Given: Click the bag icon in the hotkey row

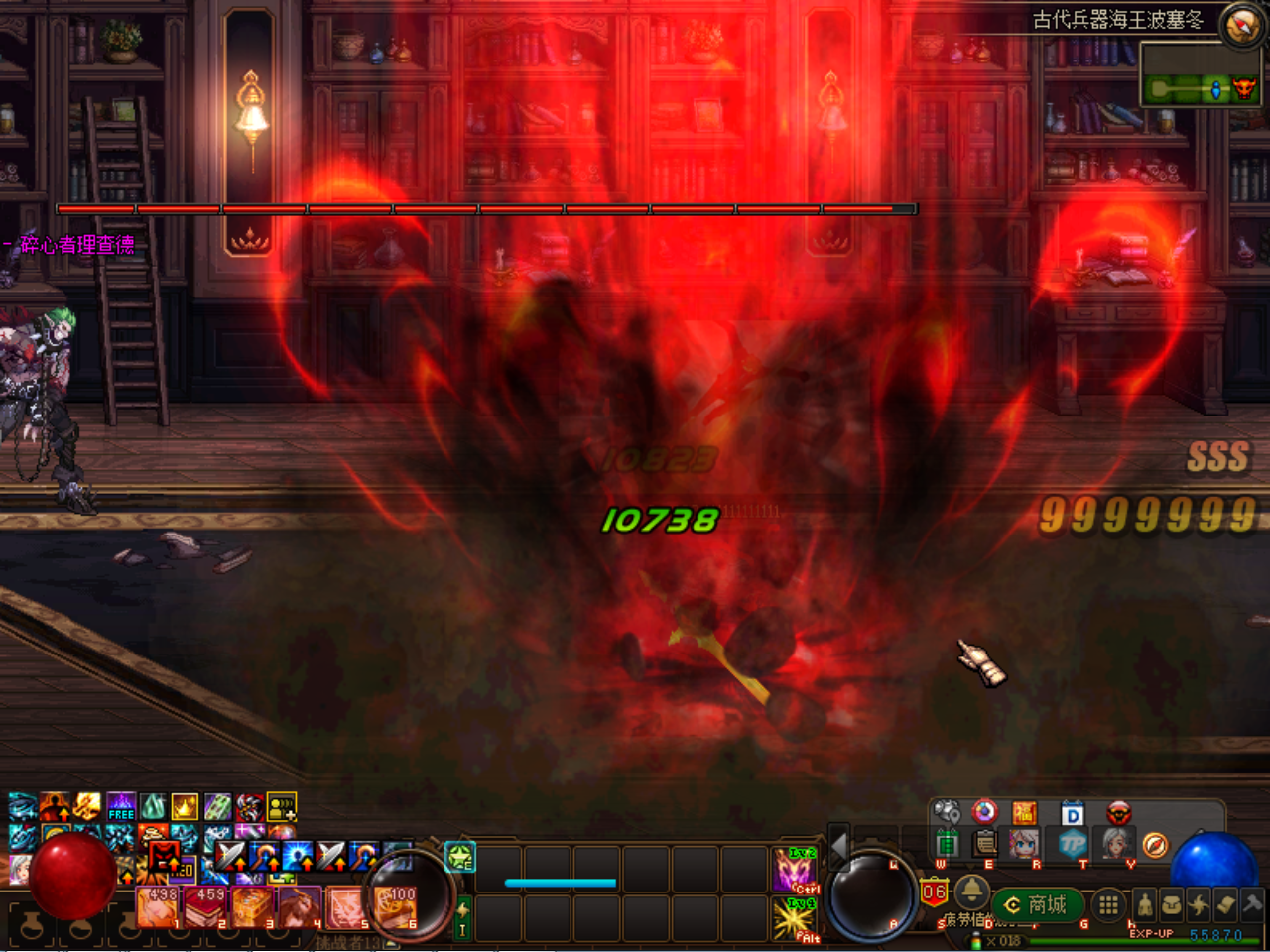Looking at the screenshot, I should point(1174,904).
